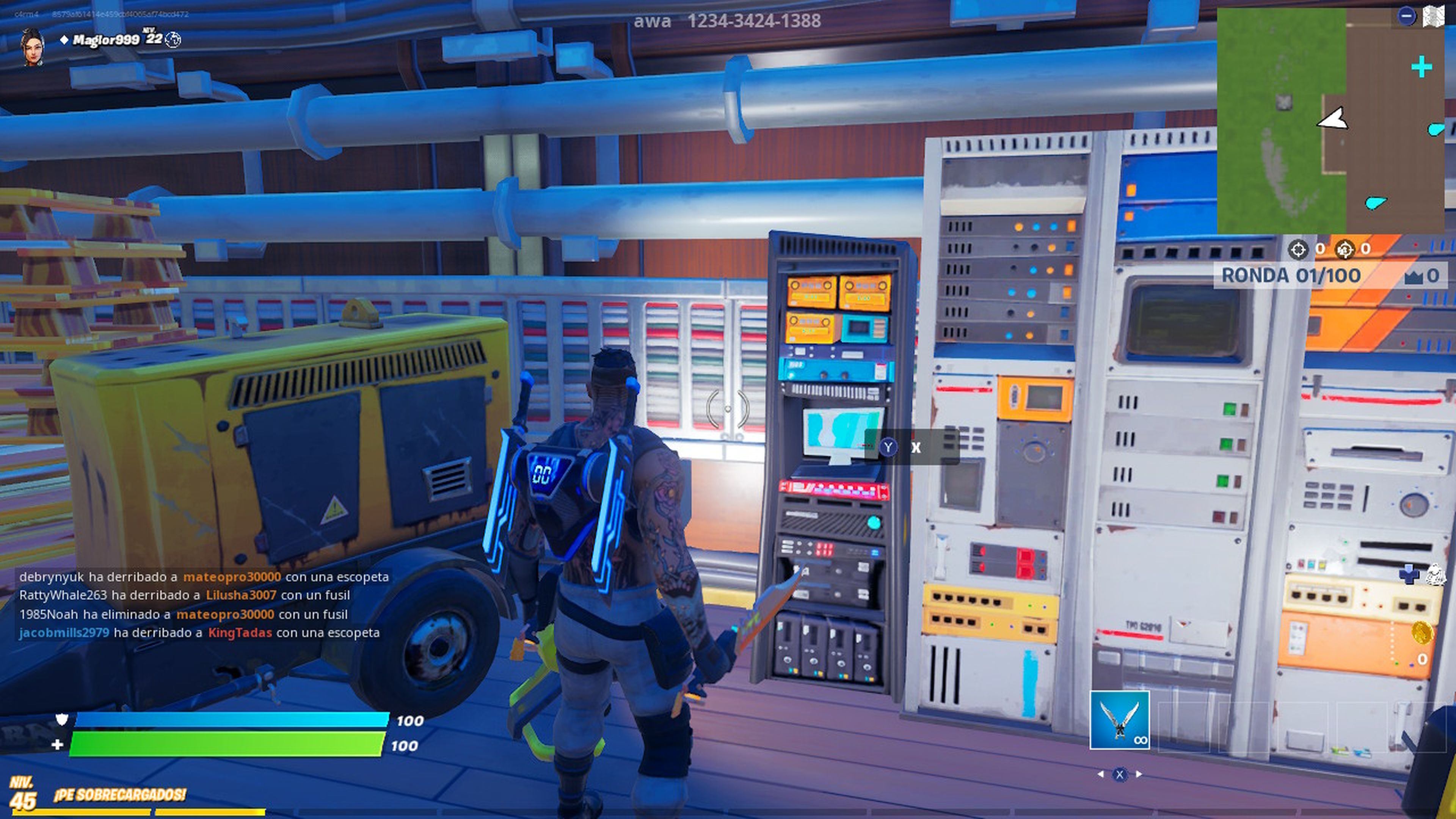
Task: Click the shield icon beside the blue bar
Action: click(x=61, y=718)
